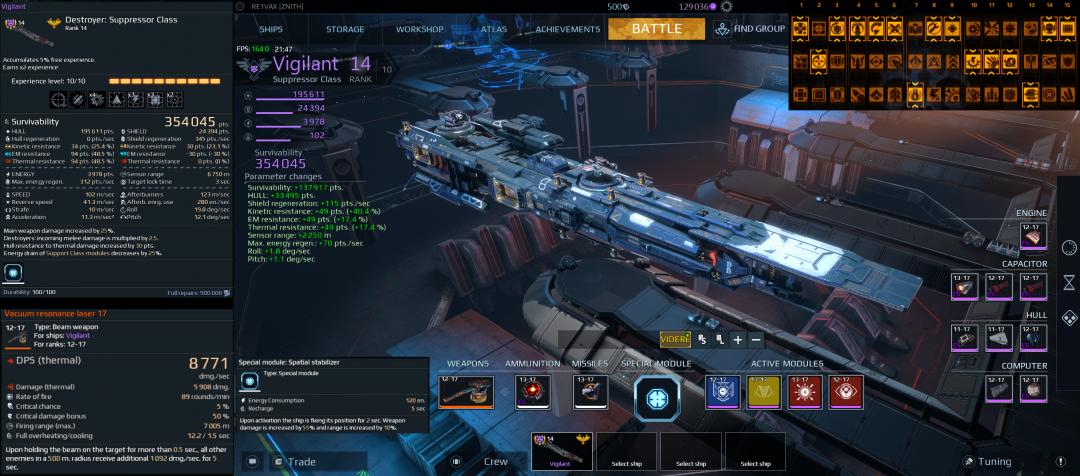Click the VIDERE button
The width and height of the screenshot is (1080, 476).
click(675, 340)
